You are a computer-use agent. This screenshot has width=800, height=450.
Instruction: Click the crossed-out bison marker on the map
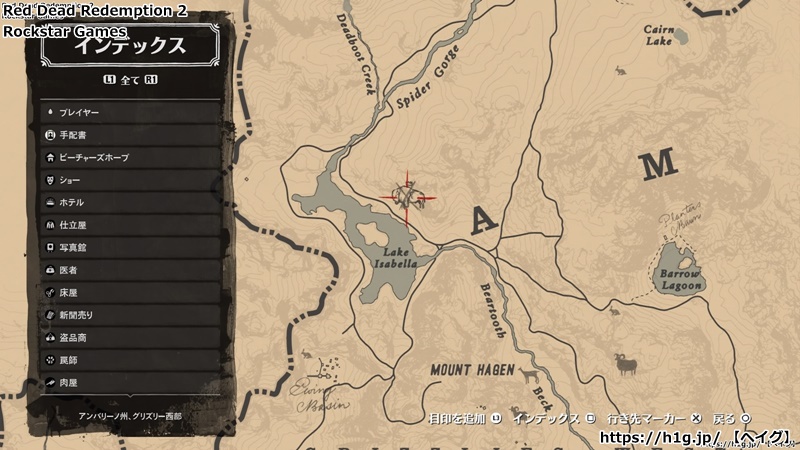pyautogui.click(x=409, y=193)
